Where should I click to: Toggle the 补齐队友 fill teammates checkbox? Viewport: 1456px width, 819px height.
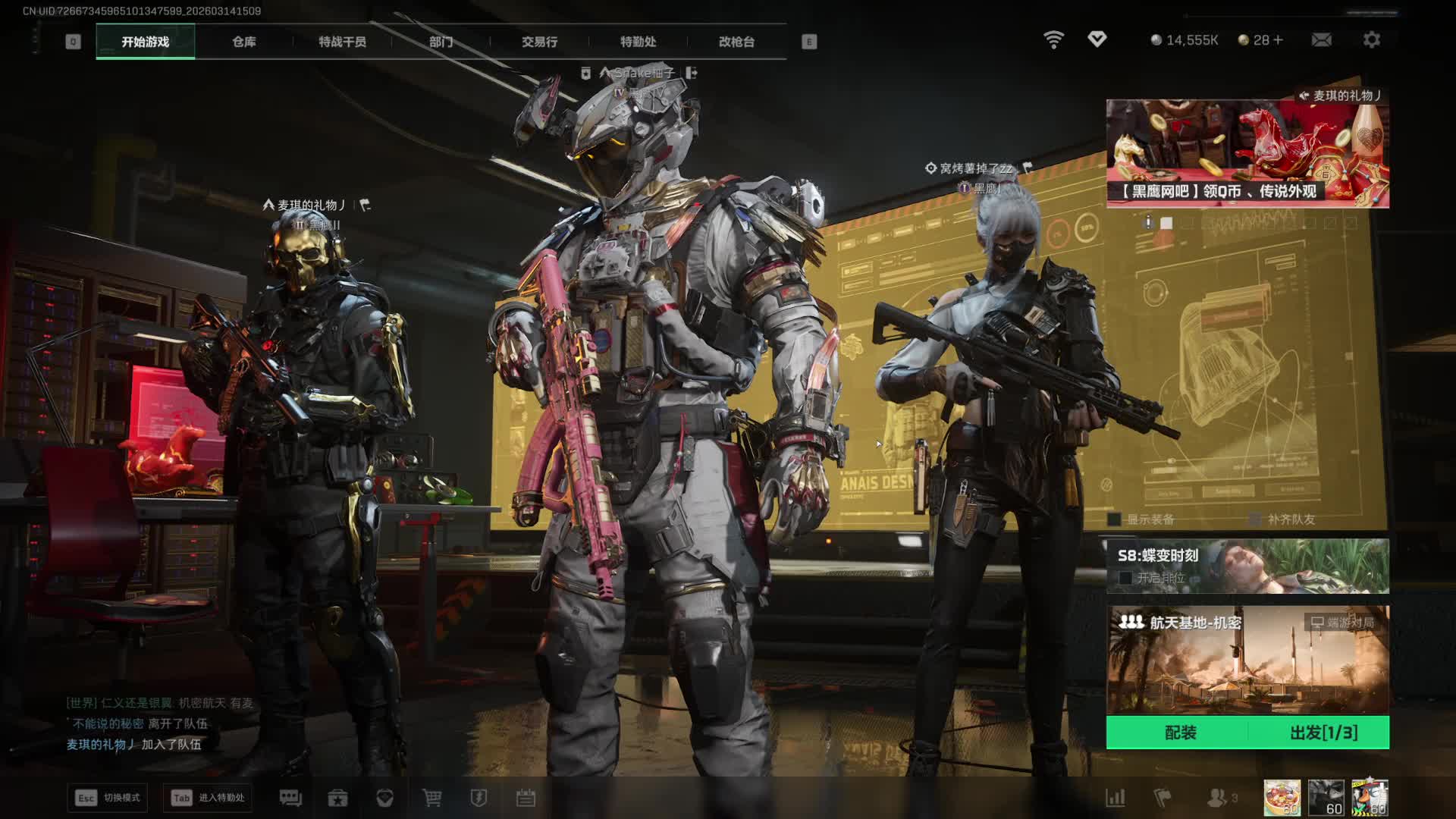pyautogui.click(x=1255, y=519)
